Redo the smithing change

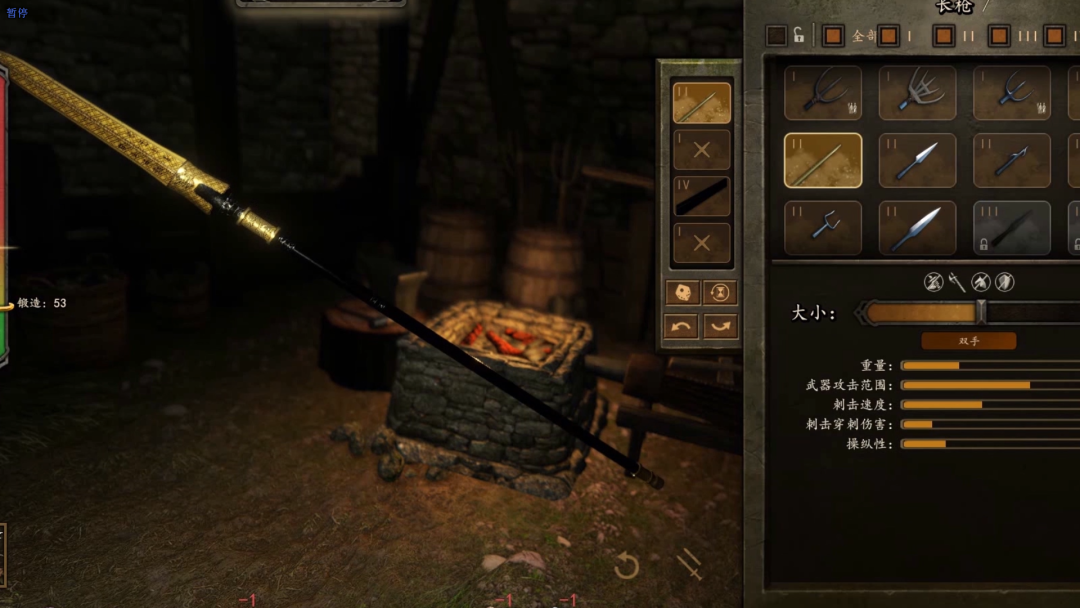pos(720,327)
